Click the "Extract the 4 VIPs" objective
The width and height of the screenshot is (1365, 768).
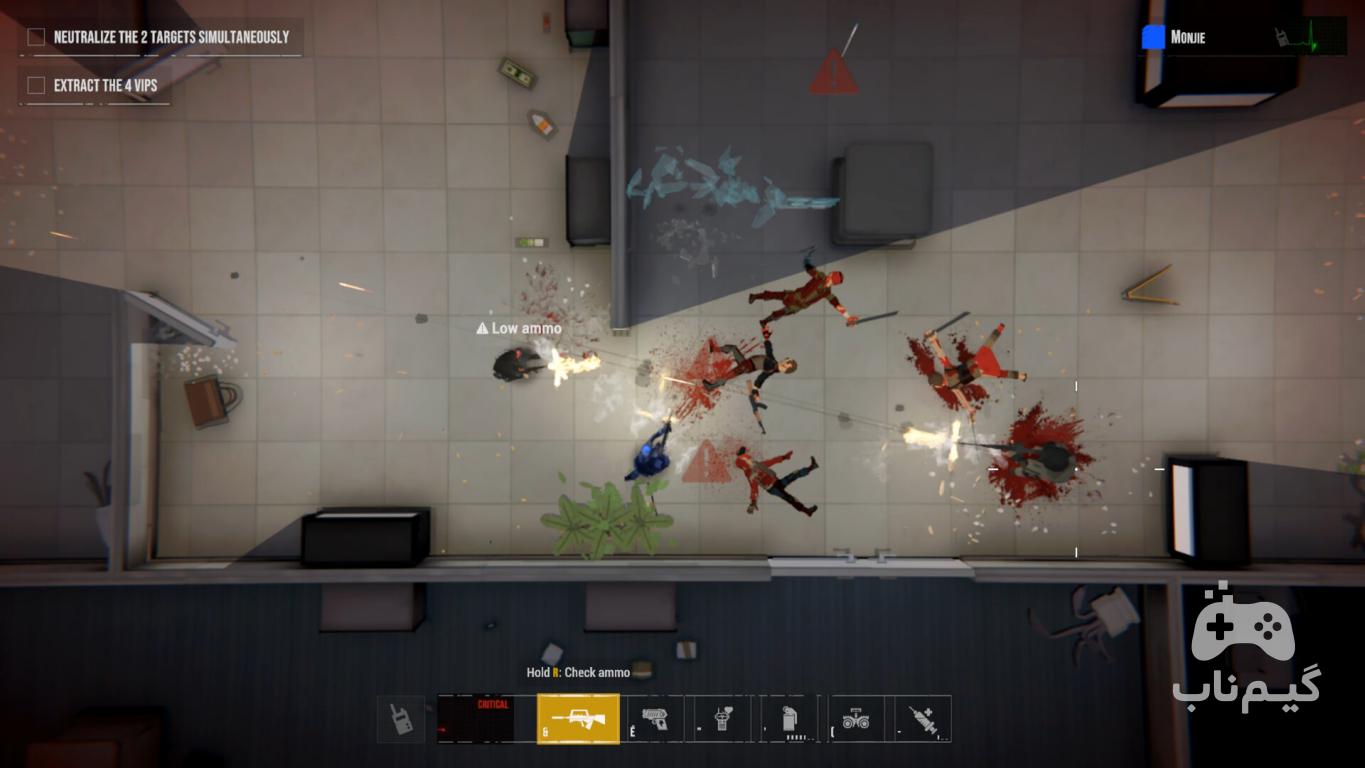click(105, 86)
